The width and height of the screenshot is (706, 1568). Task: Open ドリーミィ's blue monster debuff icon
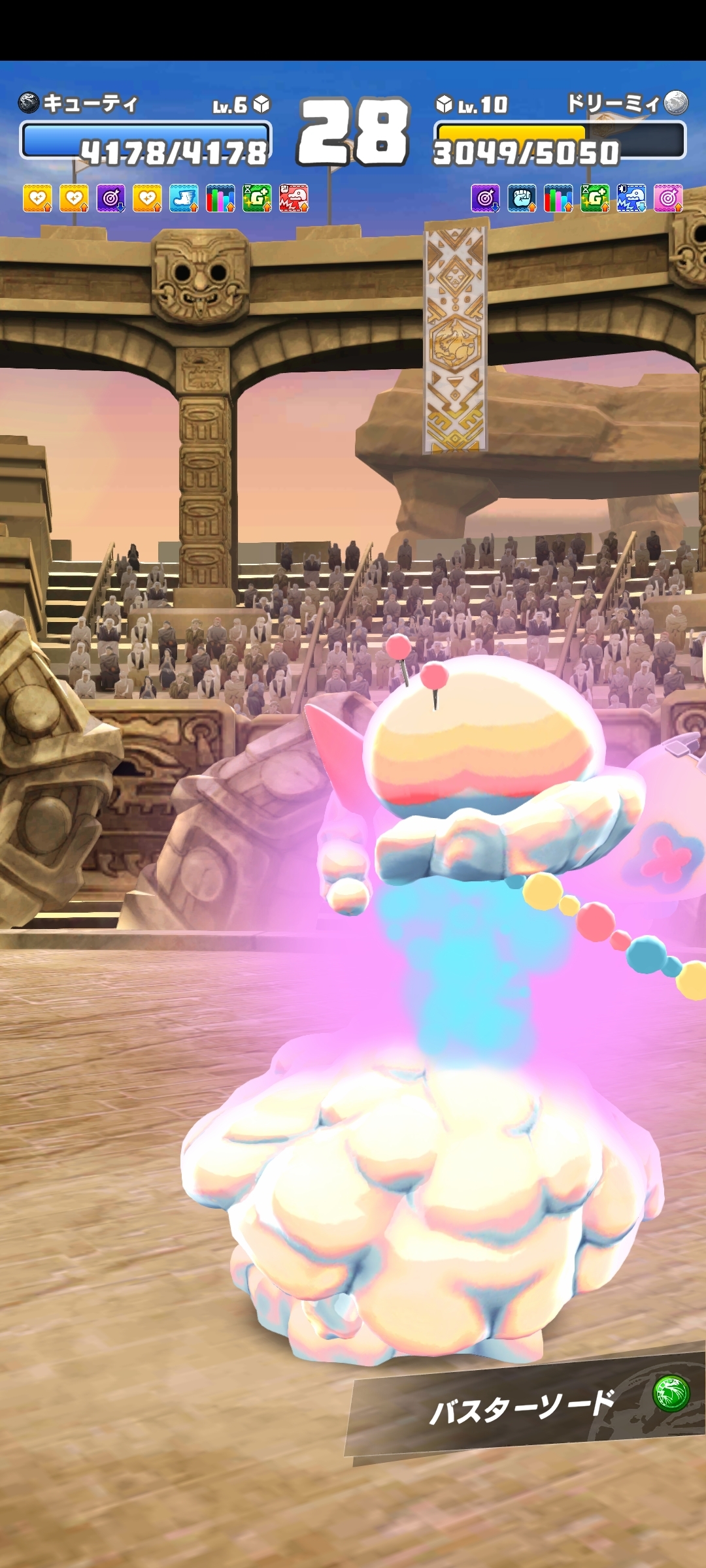tap(631, 198)
